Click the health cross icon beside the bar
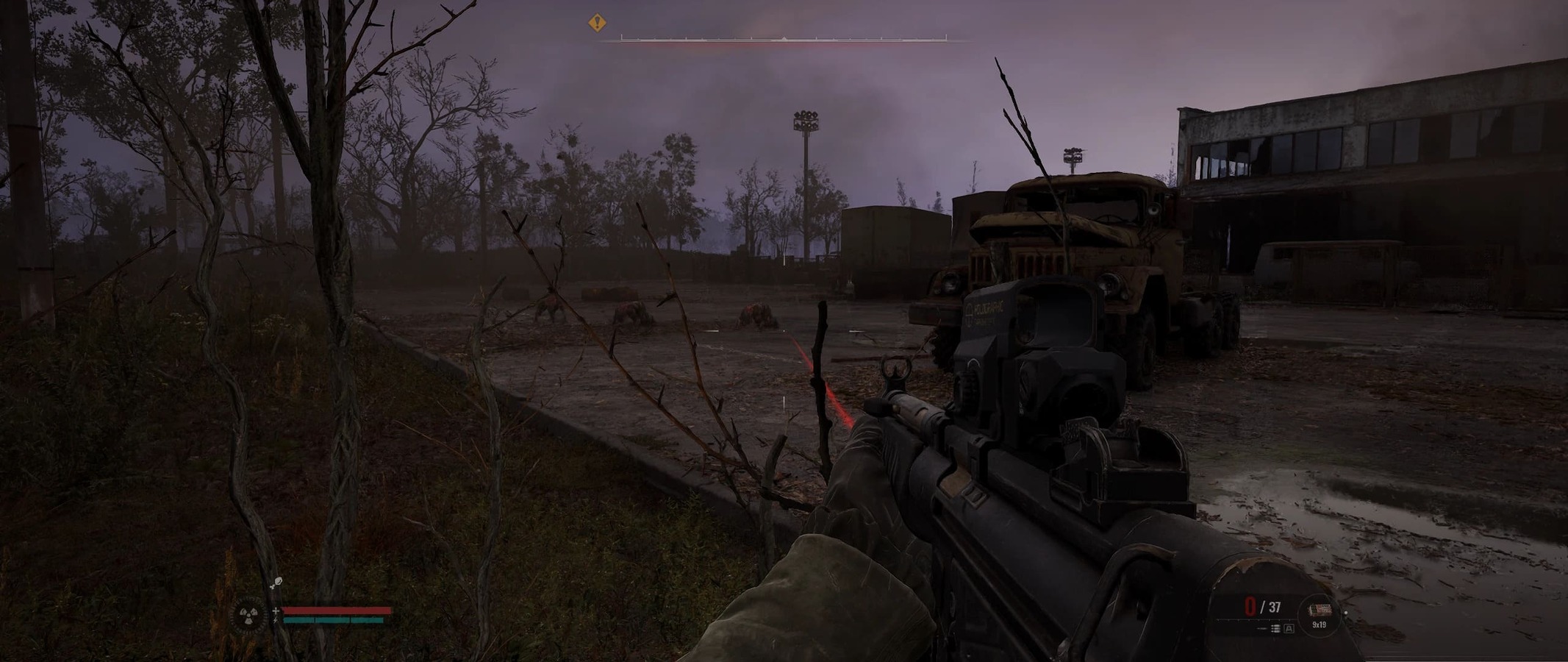The image size is (1568, 662). 276,611
